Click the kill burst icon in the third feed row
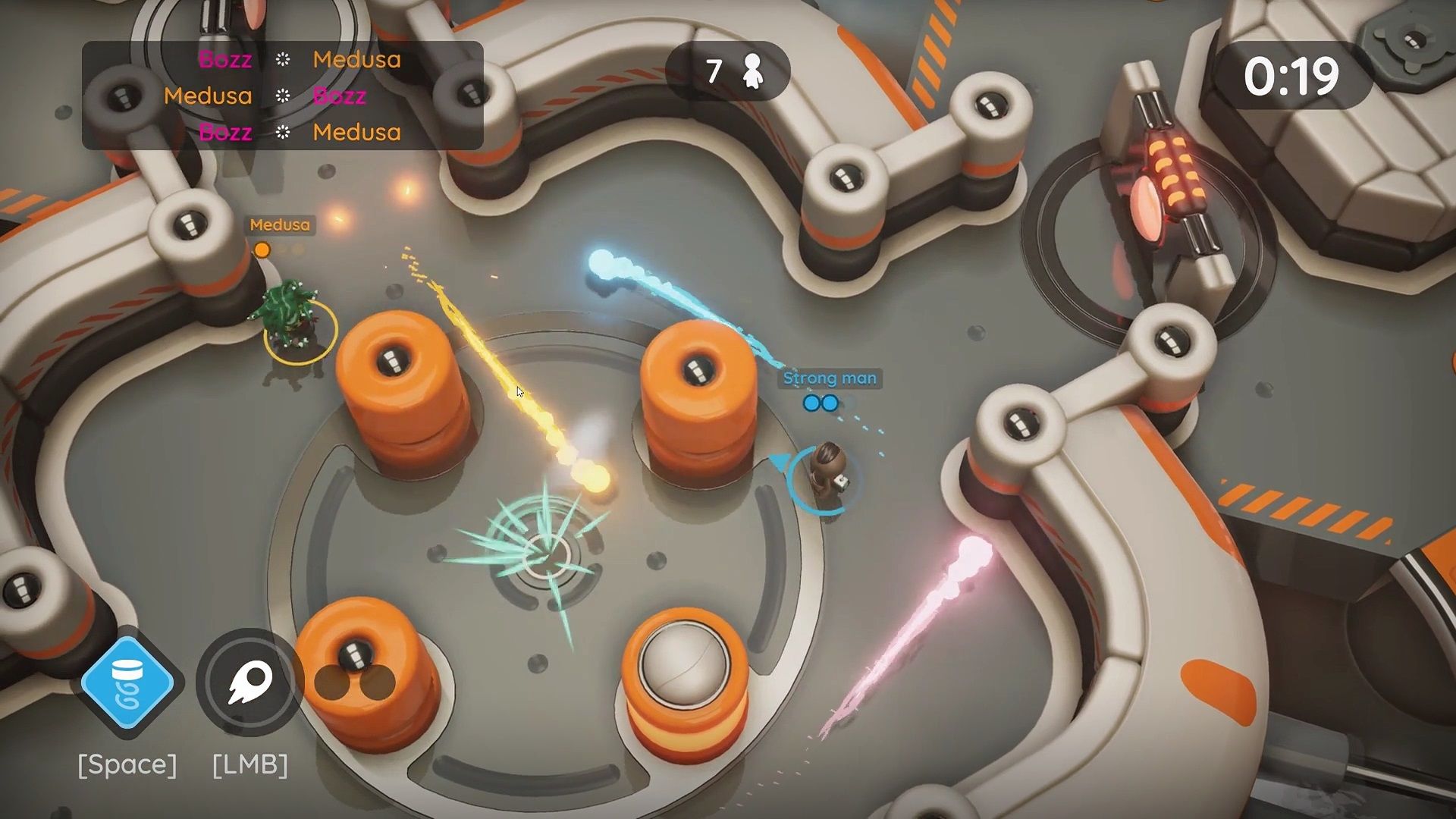The image size is (1456, 819). 283,132
